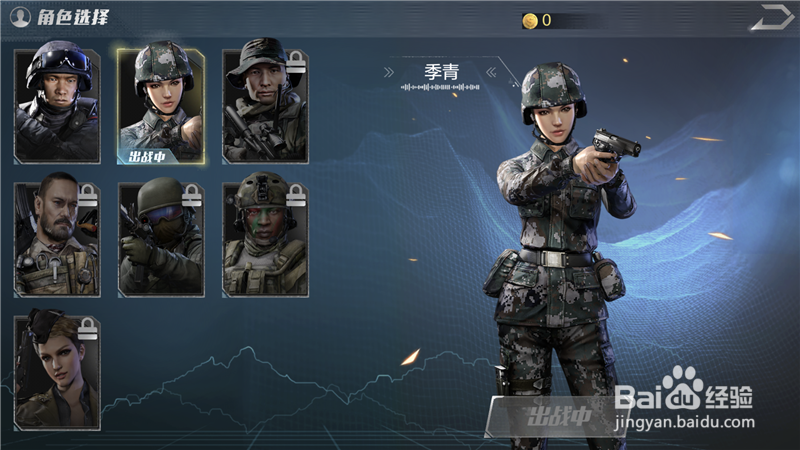Screen dimensions: 800x450
Task: Select the locked blonde woman portrait
Action: pyautogui.click(x=57, y=371)
